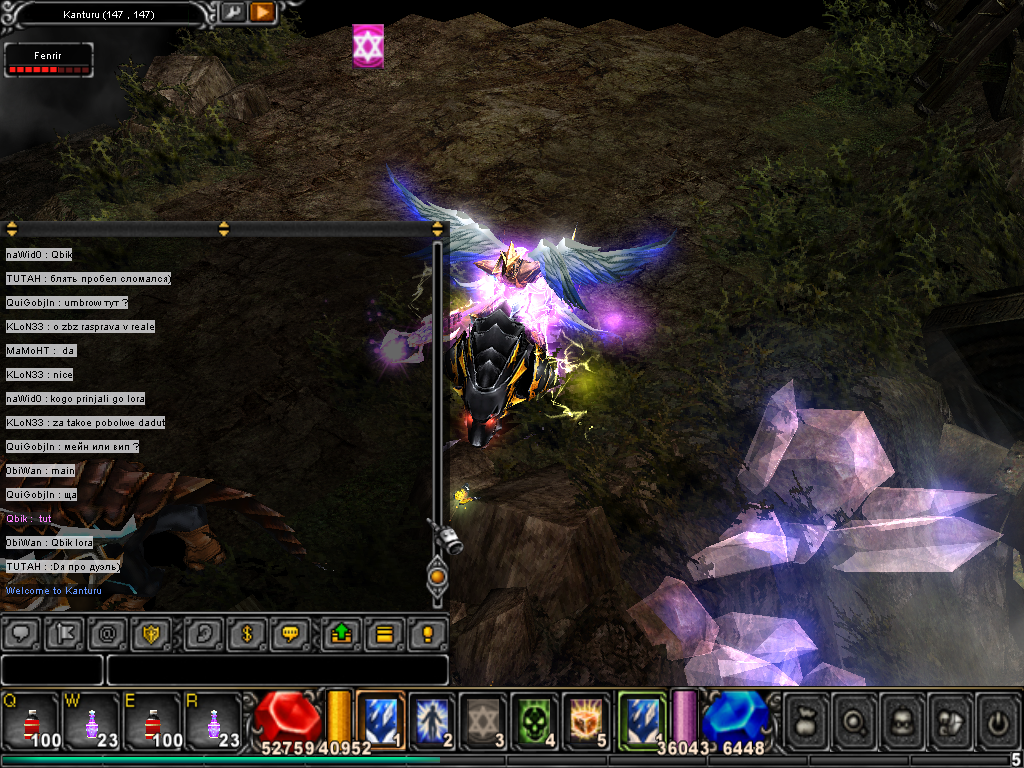
Task: Activate the green skull skill in slot 4
Action: (535, 720)
